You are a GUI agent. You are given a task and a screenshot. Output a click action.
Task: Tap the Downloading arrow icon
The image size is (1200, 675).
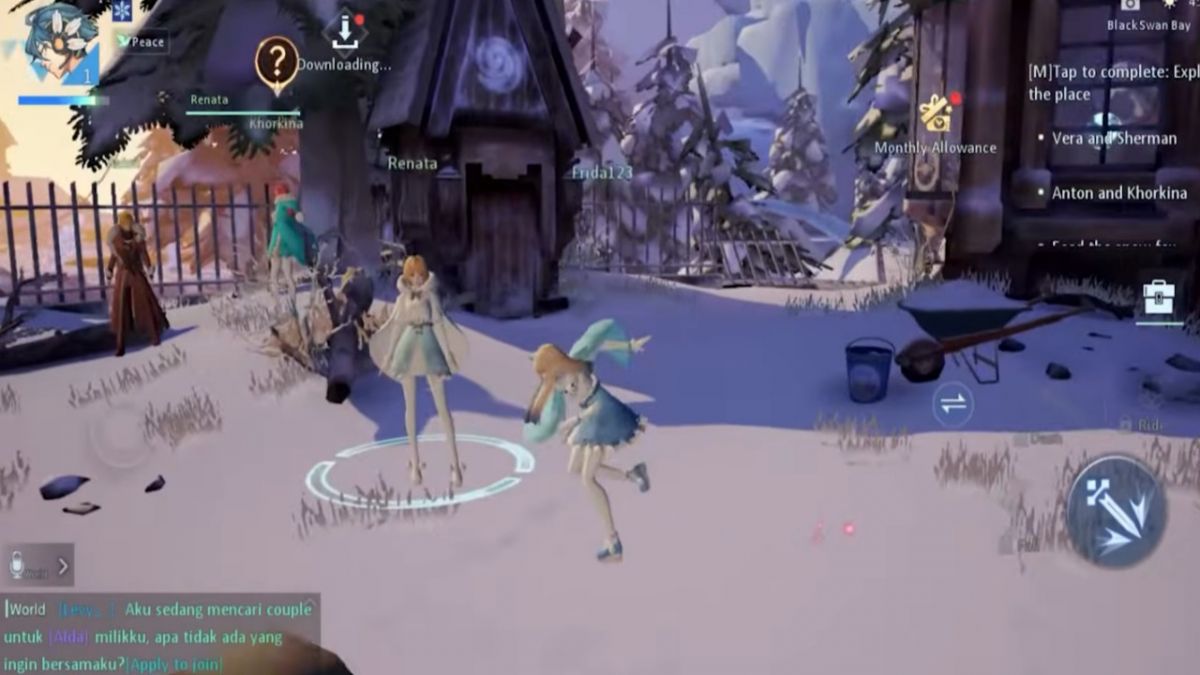(x=344, y=31)
